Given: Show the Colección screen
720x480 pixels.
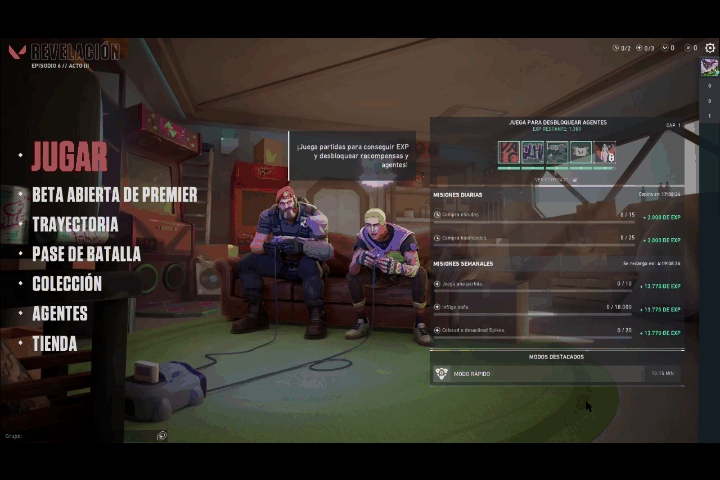Looking at the screenshot, I should coord(67,284).
